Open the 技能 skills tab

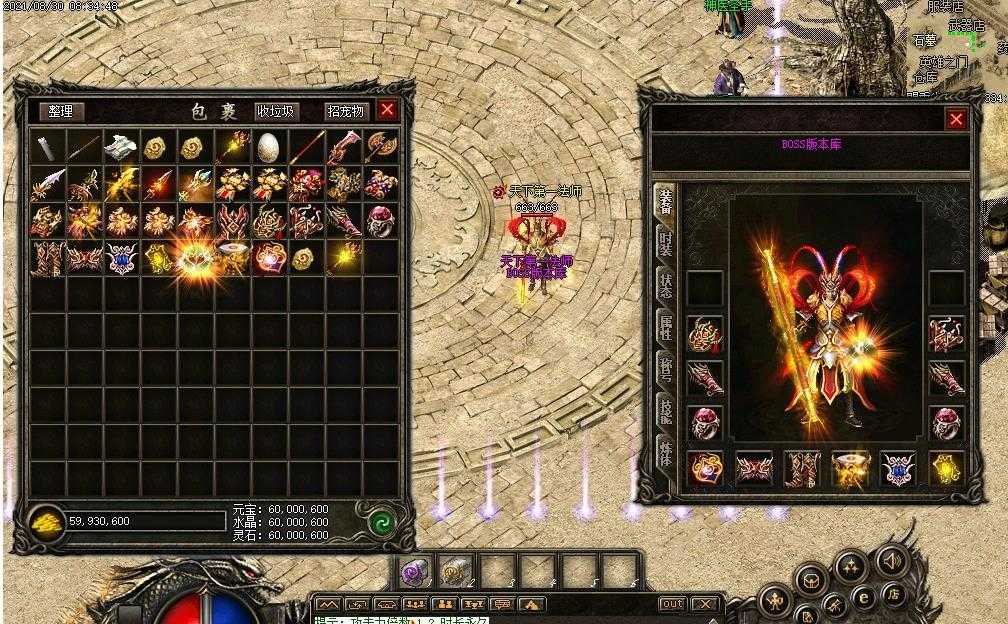665,411
